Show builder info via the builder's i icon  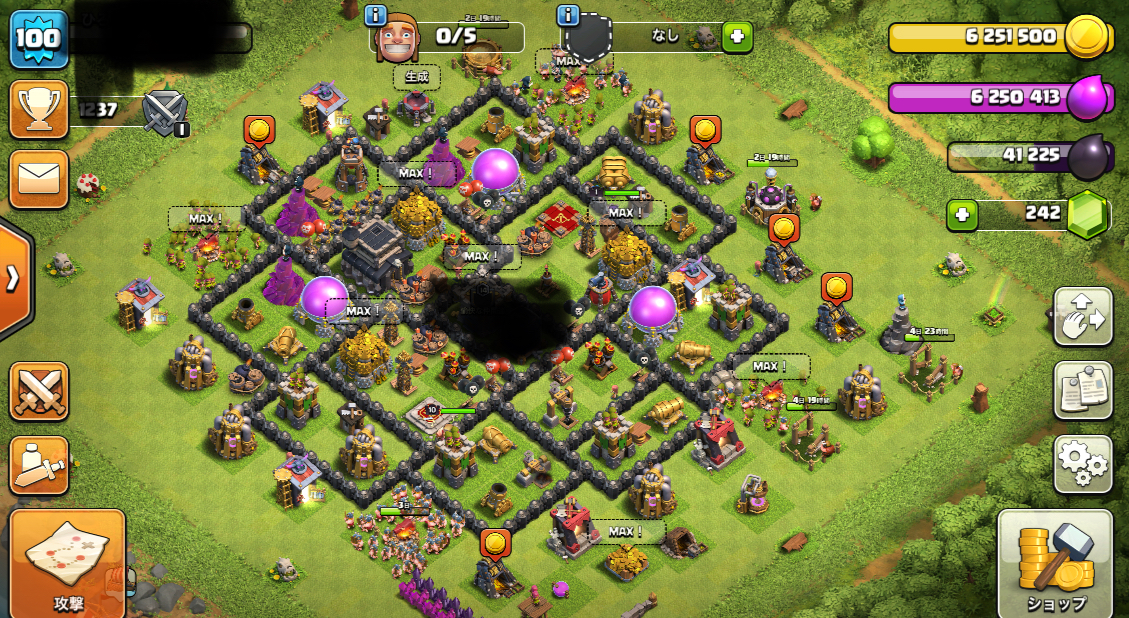pyautogui.click(x=376, y=15)
